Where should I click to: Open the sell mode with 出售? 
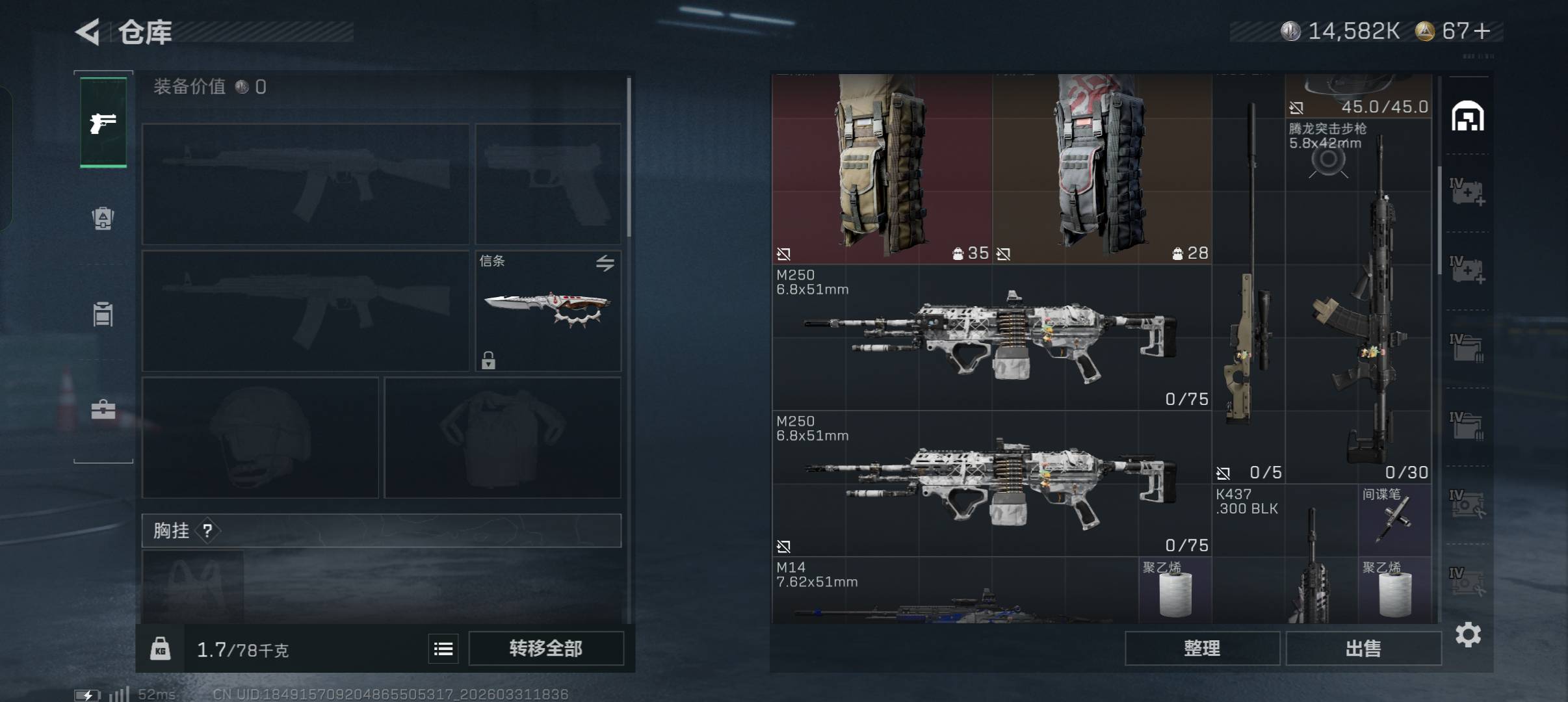(1363, 648)
